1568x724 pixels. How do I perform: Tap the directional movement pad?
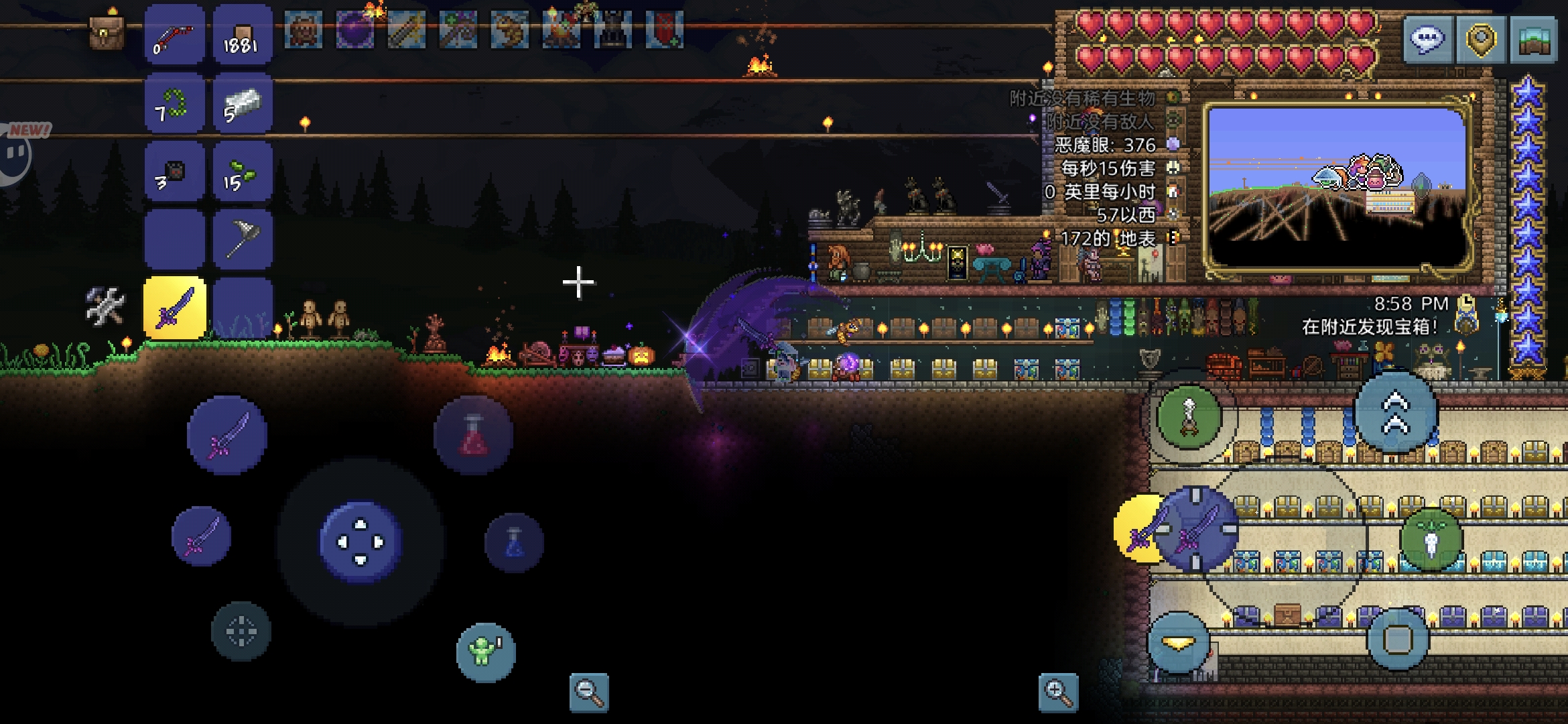(361, 542)
